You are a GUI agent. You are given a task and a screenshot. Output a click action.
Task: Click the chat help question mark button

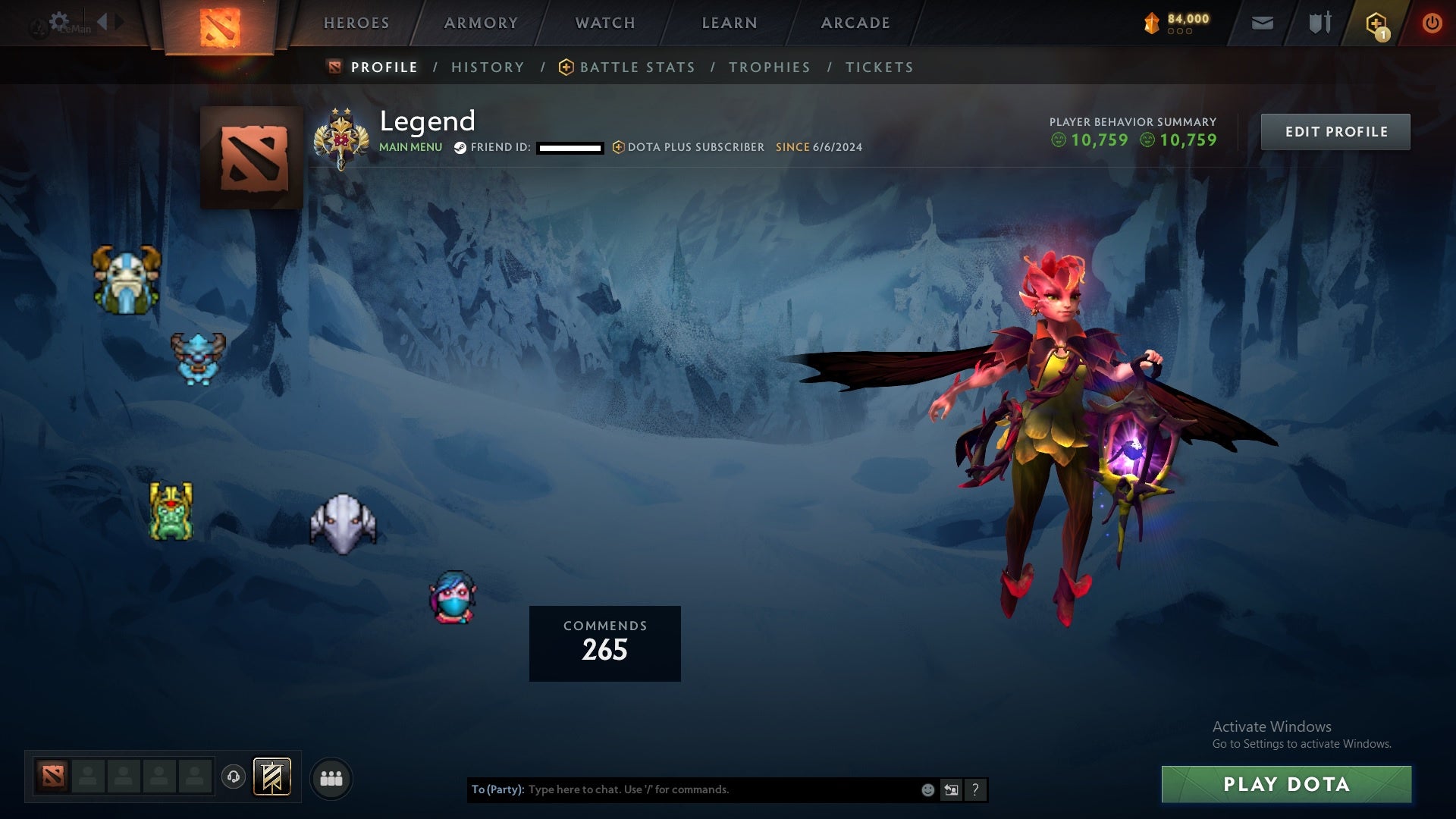(x=975, y=789)
